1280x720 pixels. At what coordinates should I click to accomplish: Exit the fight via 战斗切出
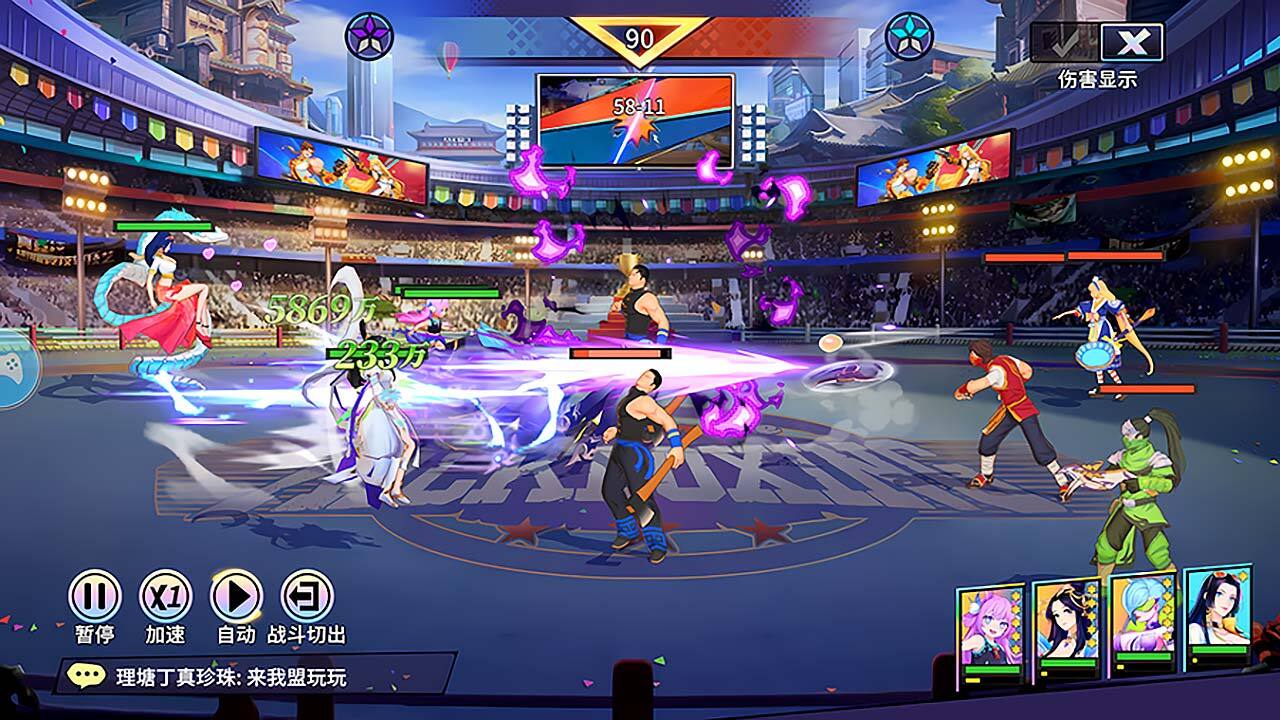coord(307,597)
